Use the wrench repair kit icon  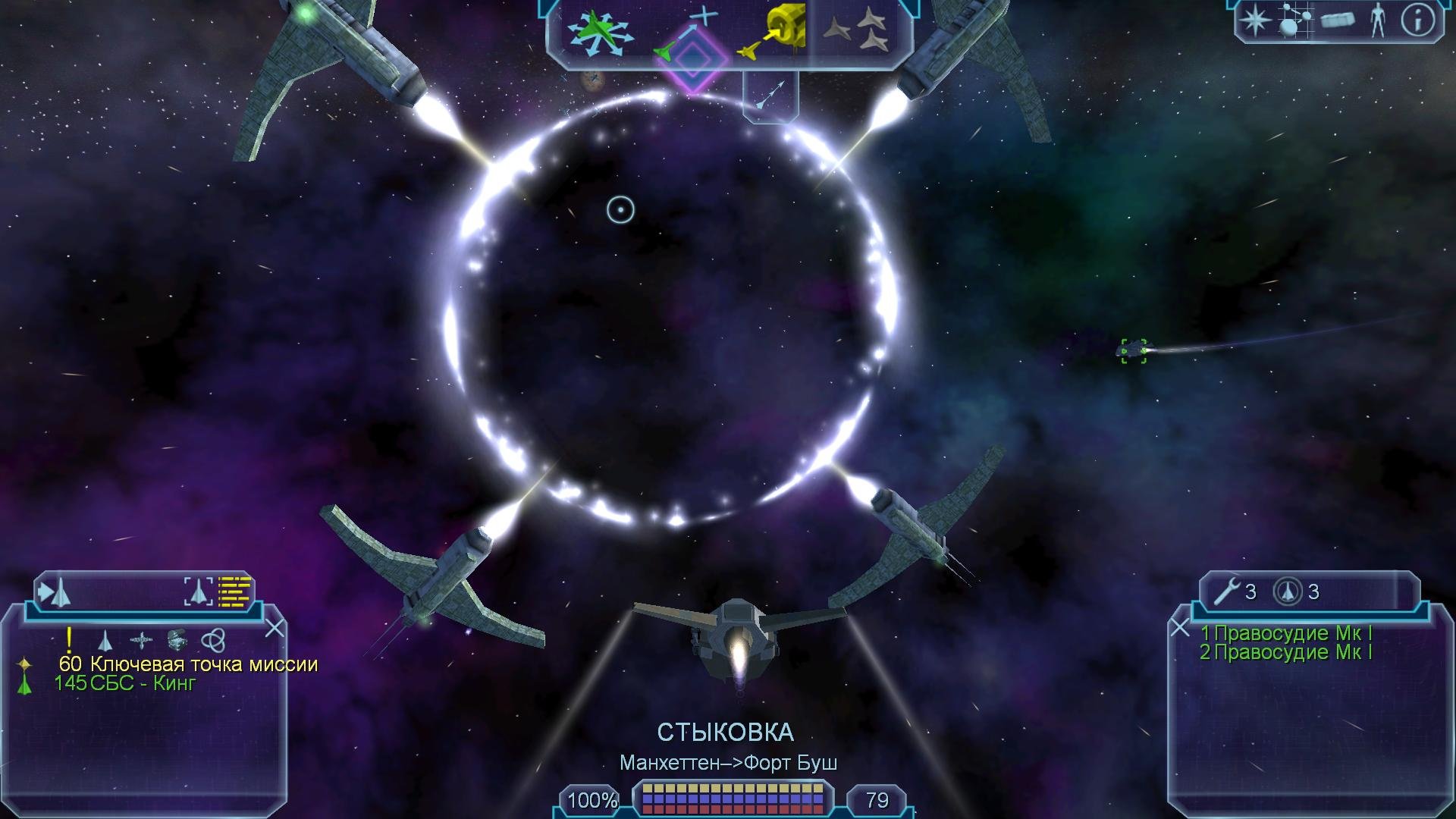coord(1226,591)
